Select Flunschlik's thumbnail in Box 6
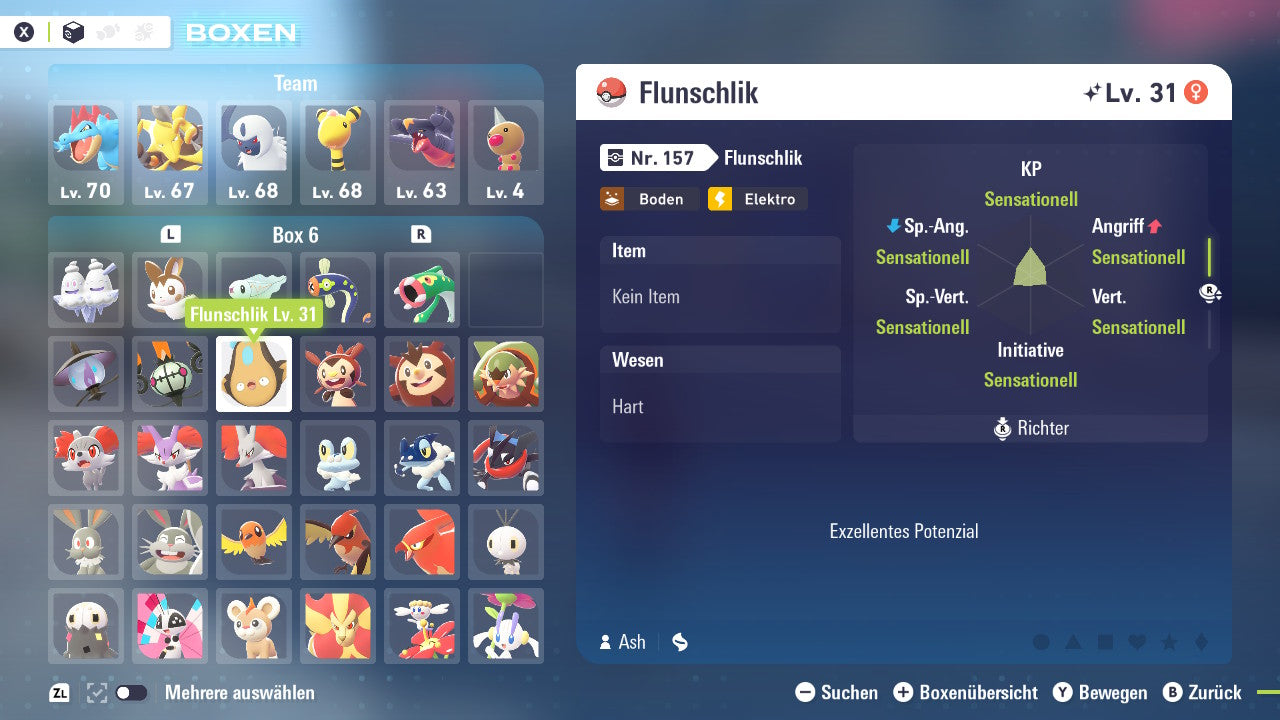This screenshot has height=720, width=1280. (x=254, y=373)
